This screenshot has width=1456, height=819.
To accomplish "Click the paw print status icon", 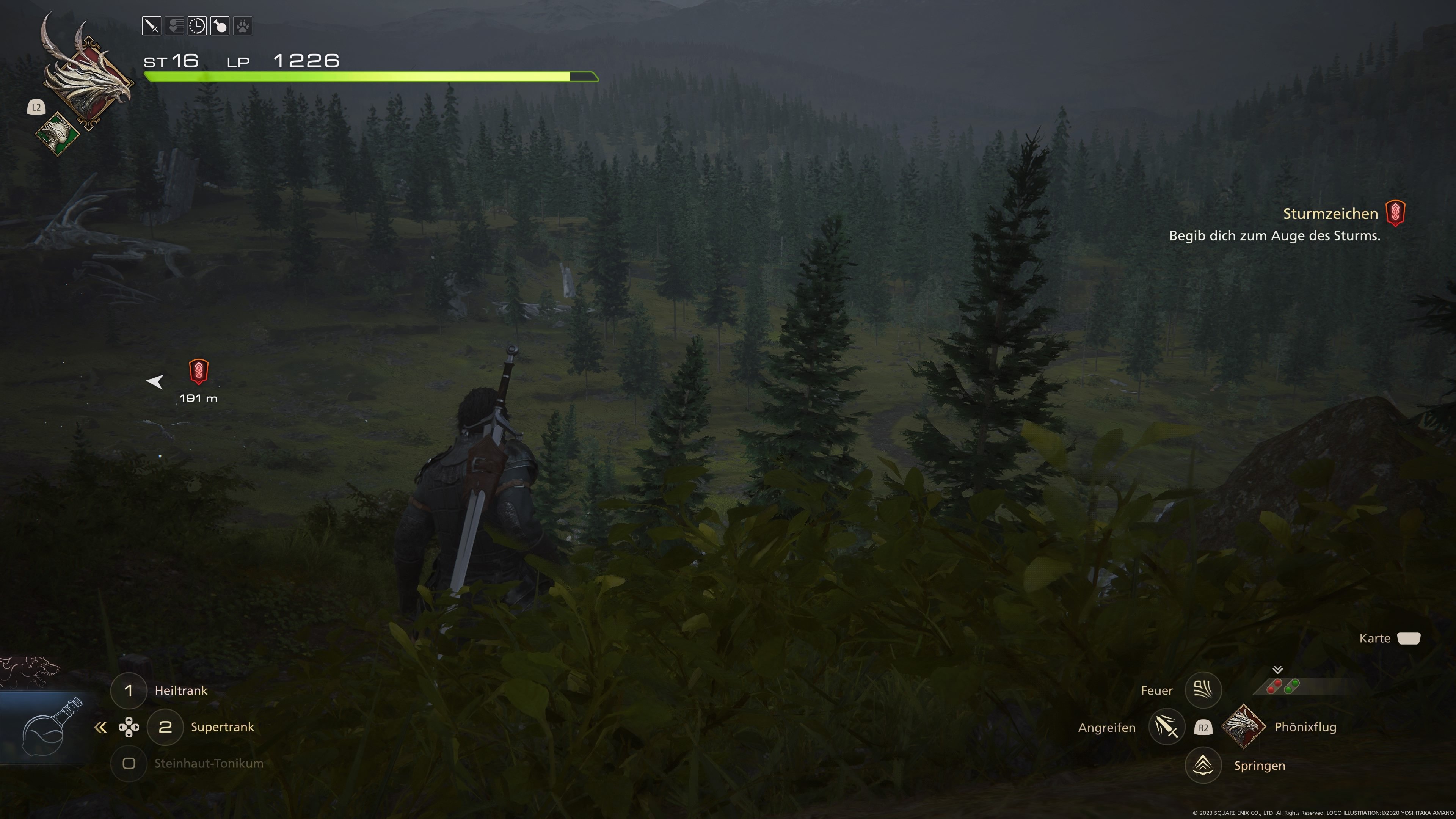I will pyautogui.click(x=243, y=26).
